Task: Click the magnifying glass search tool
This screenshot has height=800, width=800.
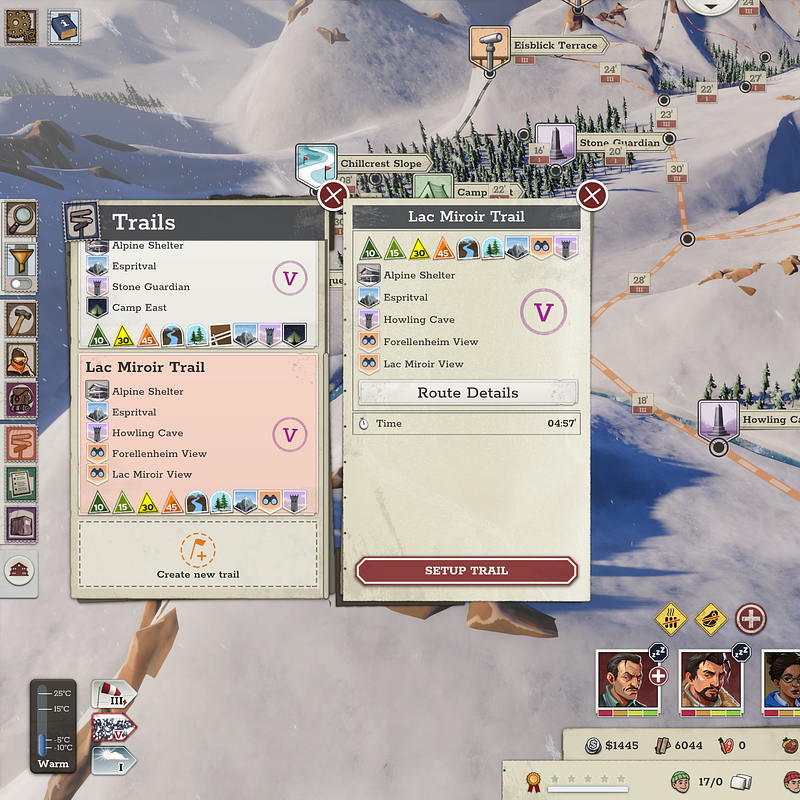Action: (x=21, y=216)
